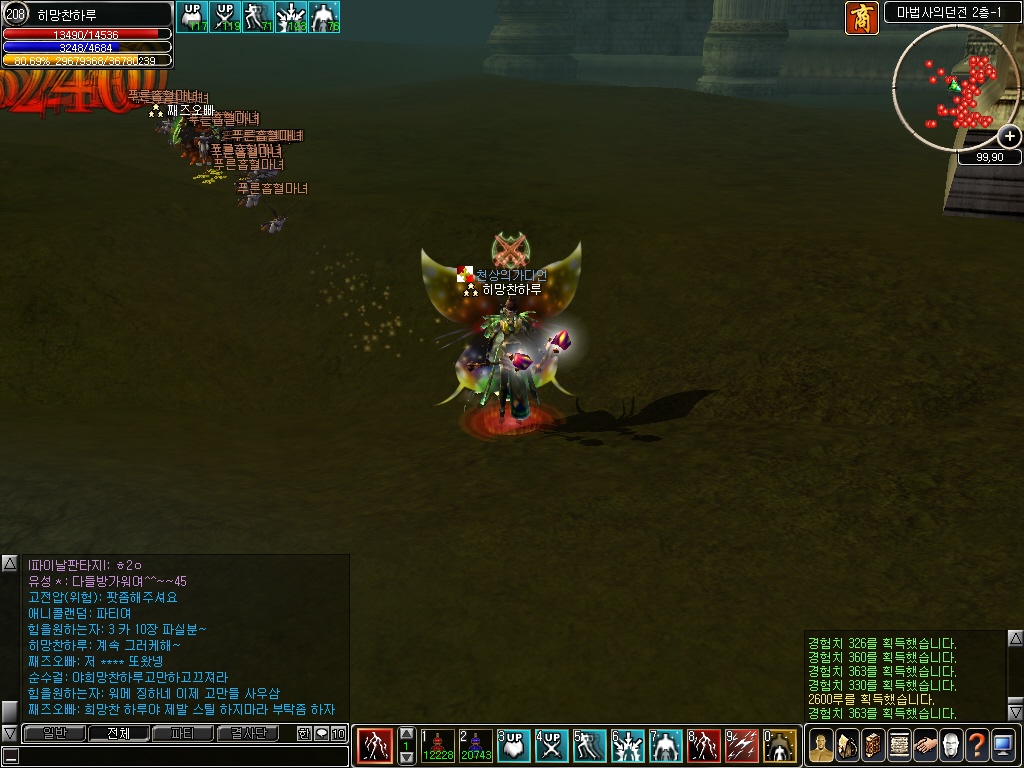Open the monitor system options icon
The width and height of the screenshot is (1024, 768).
coord(1003,746)
